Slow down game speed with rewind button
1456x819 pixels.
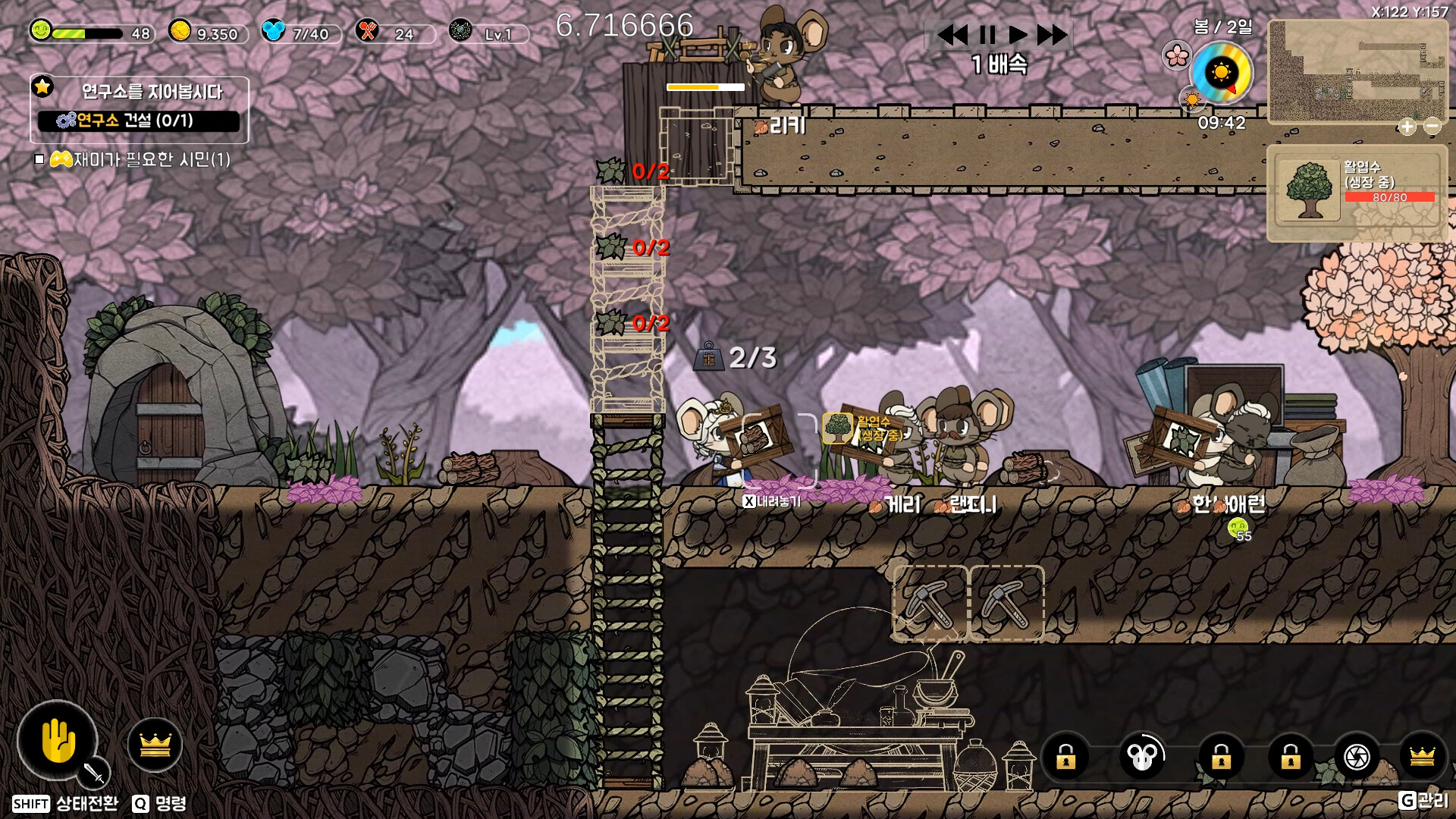click(952, 35)
